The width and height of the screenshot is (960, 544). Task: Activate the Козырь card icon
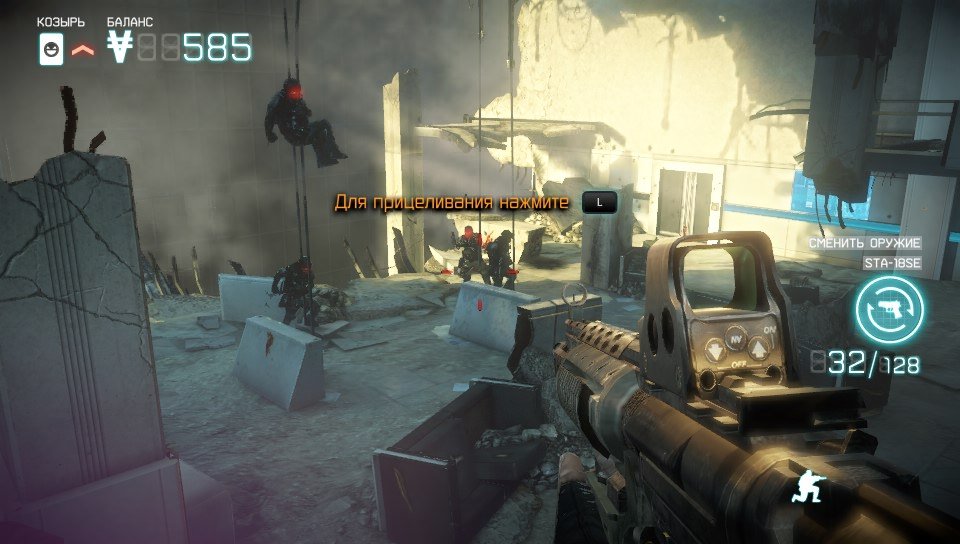coord(50,49)
